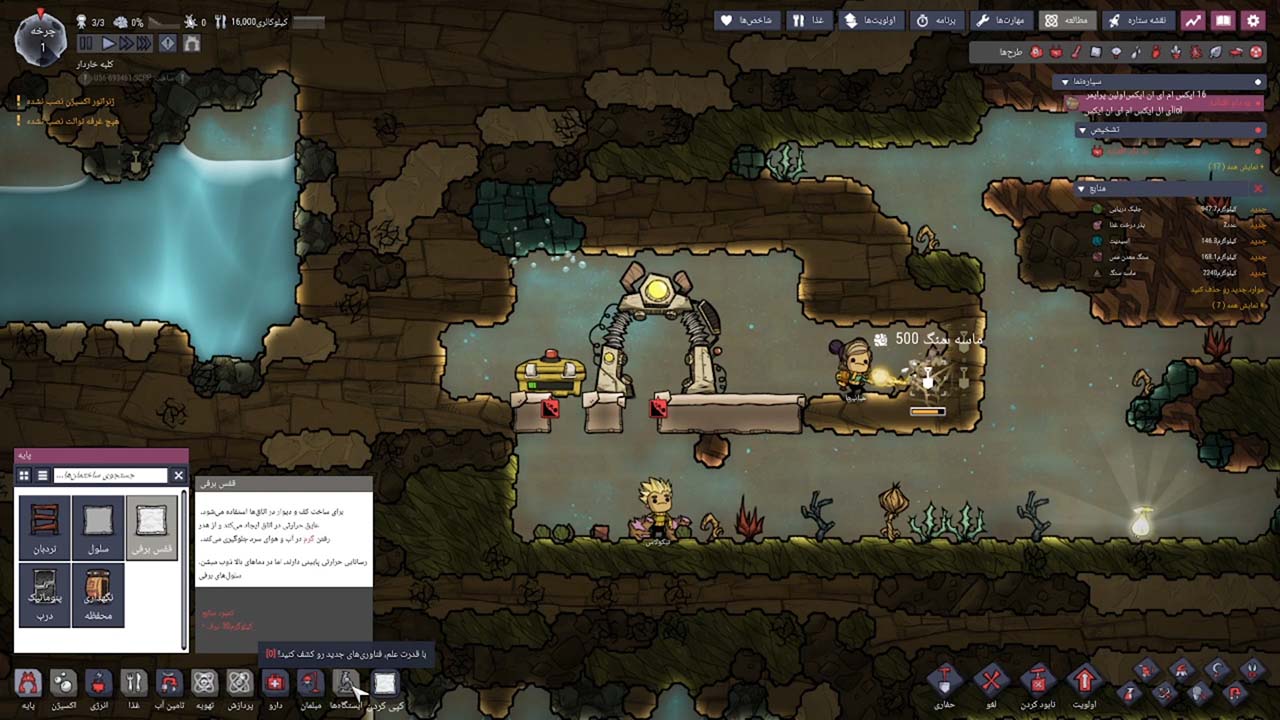Collapse the Diagnostics (تشخیص) section
Viewport: 1280px width, 720px height.
click(1084, 130)
